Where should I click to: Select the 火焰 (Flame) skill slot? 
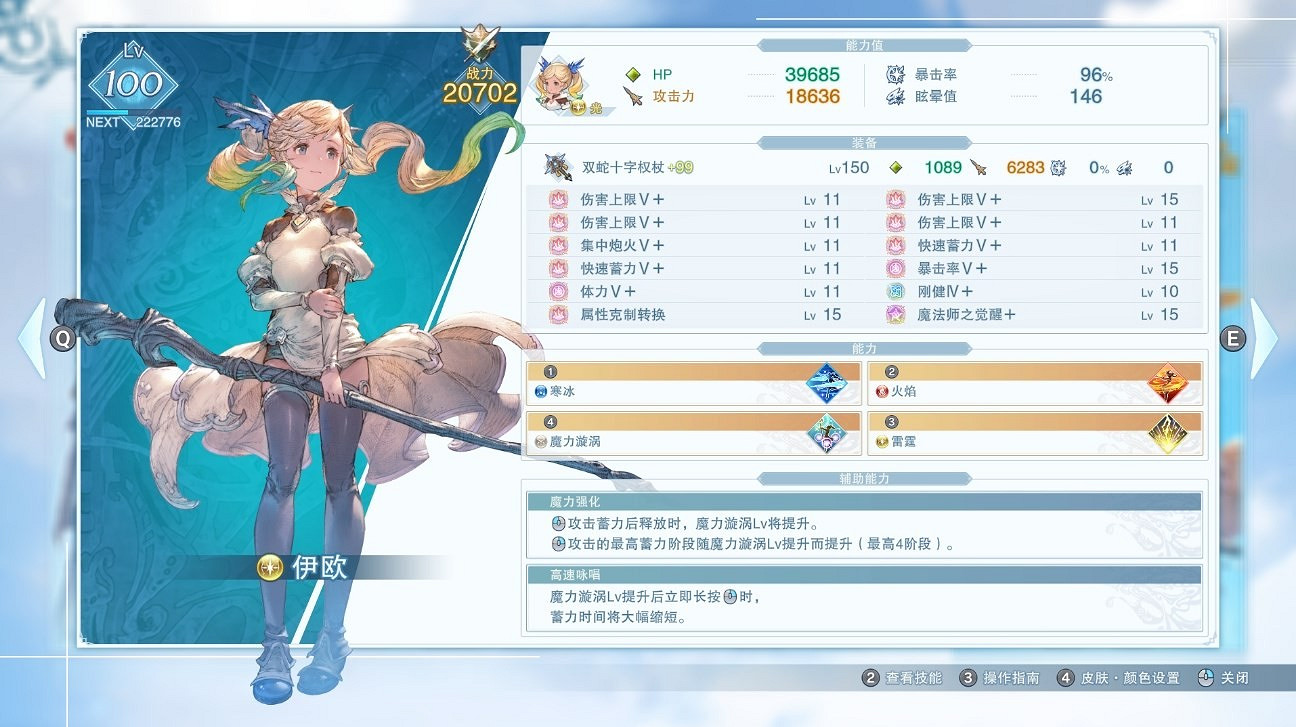(1034, 380)
